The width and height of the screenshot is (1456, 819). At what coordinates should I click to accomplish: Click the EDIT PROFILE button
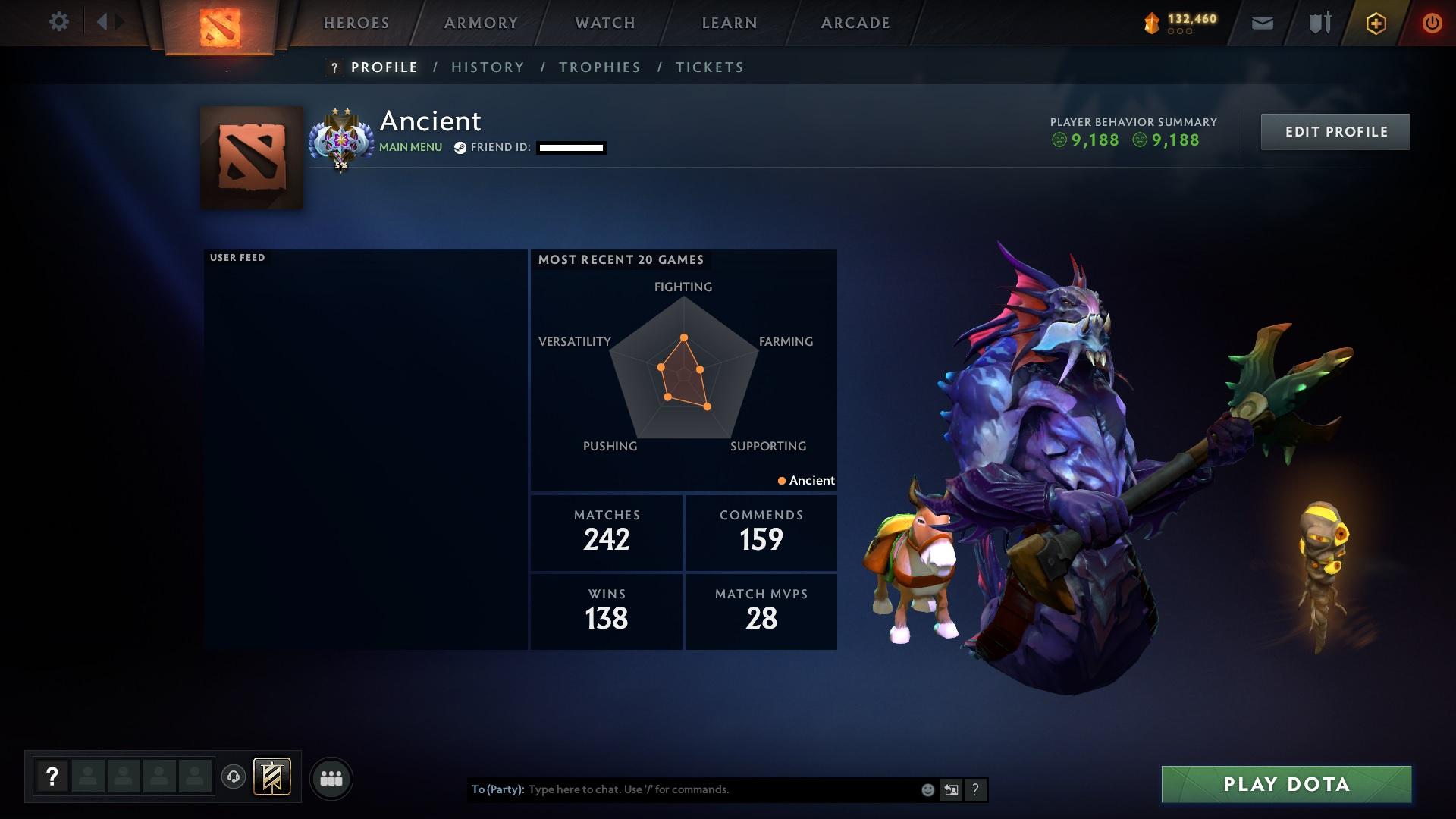(x=1335, y=131)
